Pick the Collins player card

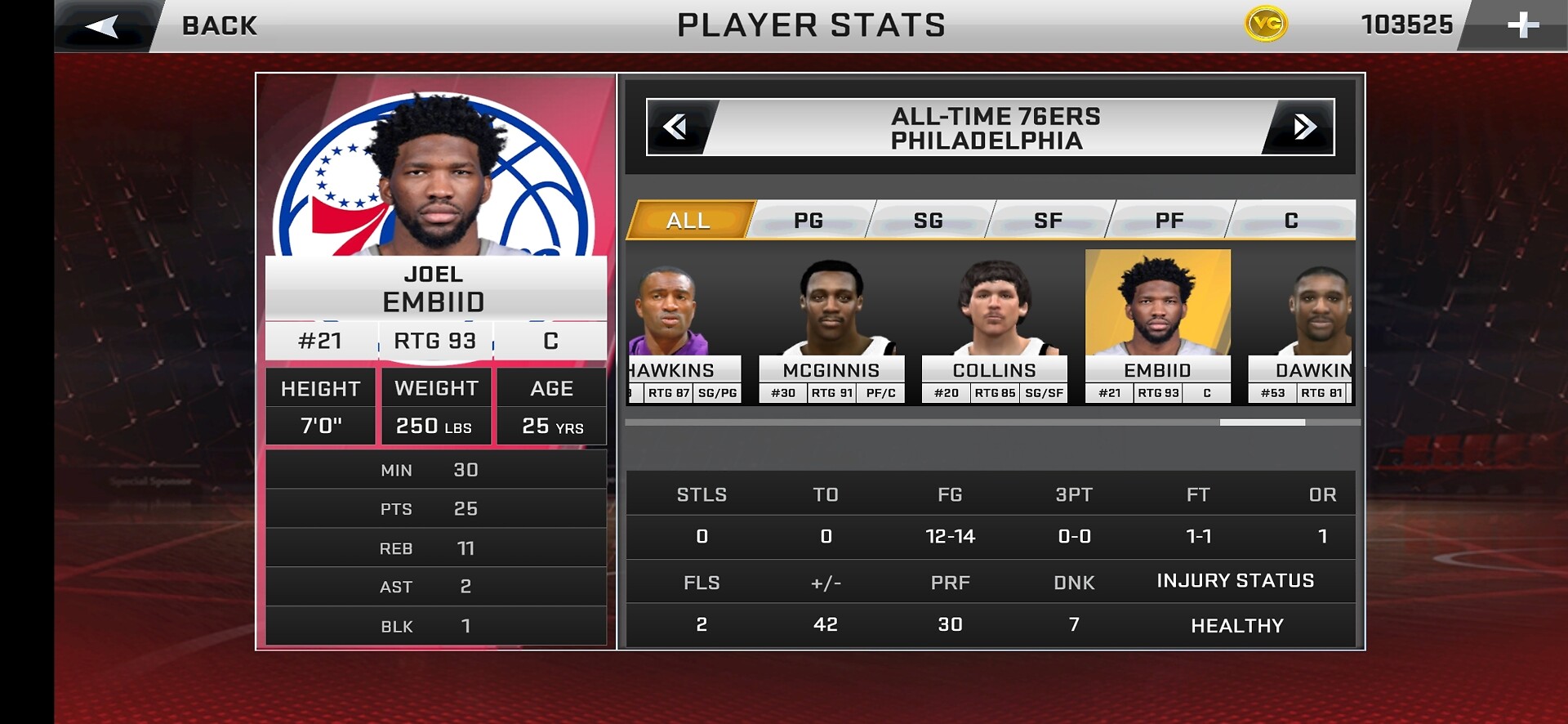click(994, 327)
